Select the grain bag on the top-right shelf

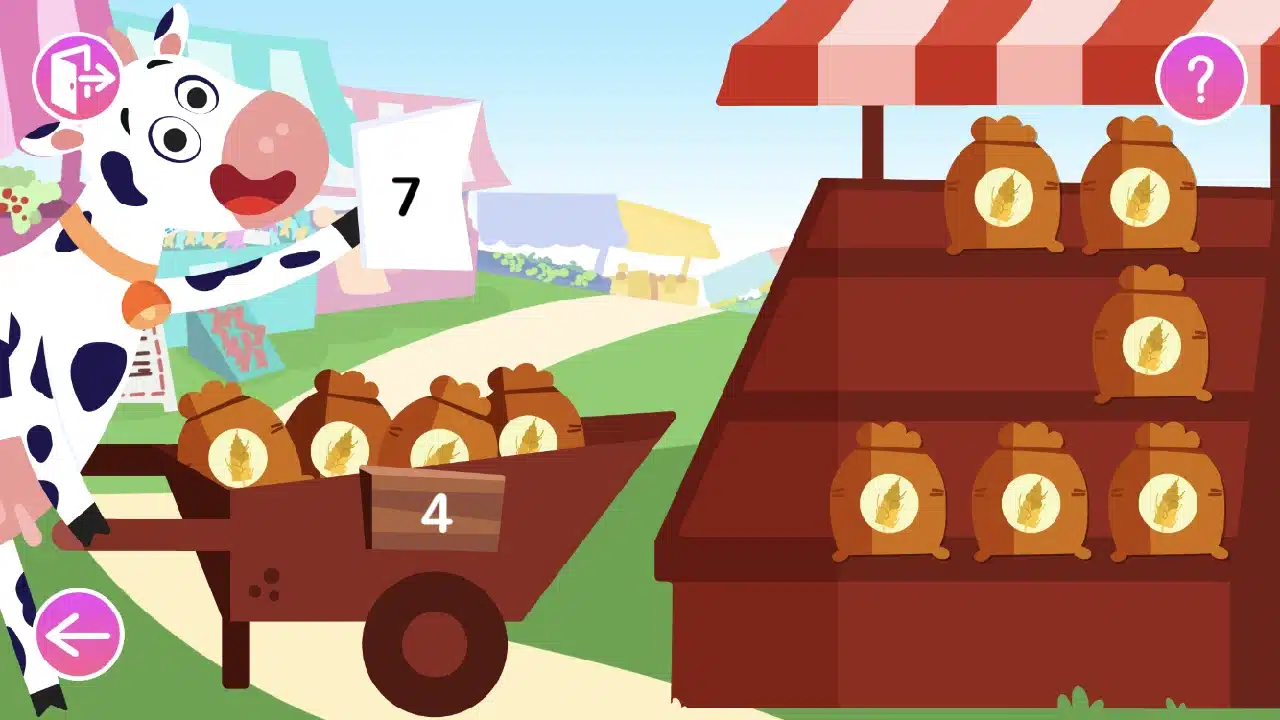tap(1143, 190)
